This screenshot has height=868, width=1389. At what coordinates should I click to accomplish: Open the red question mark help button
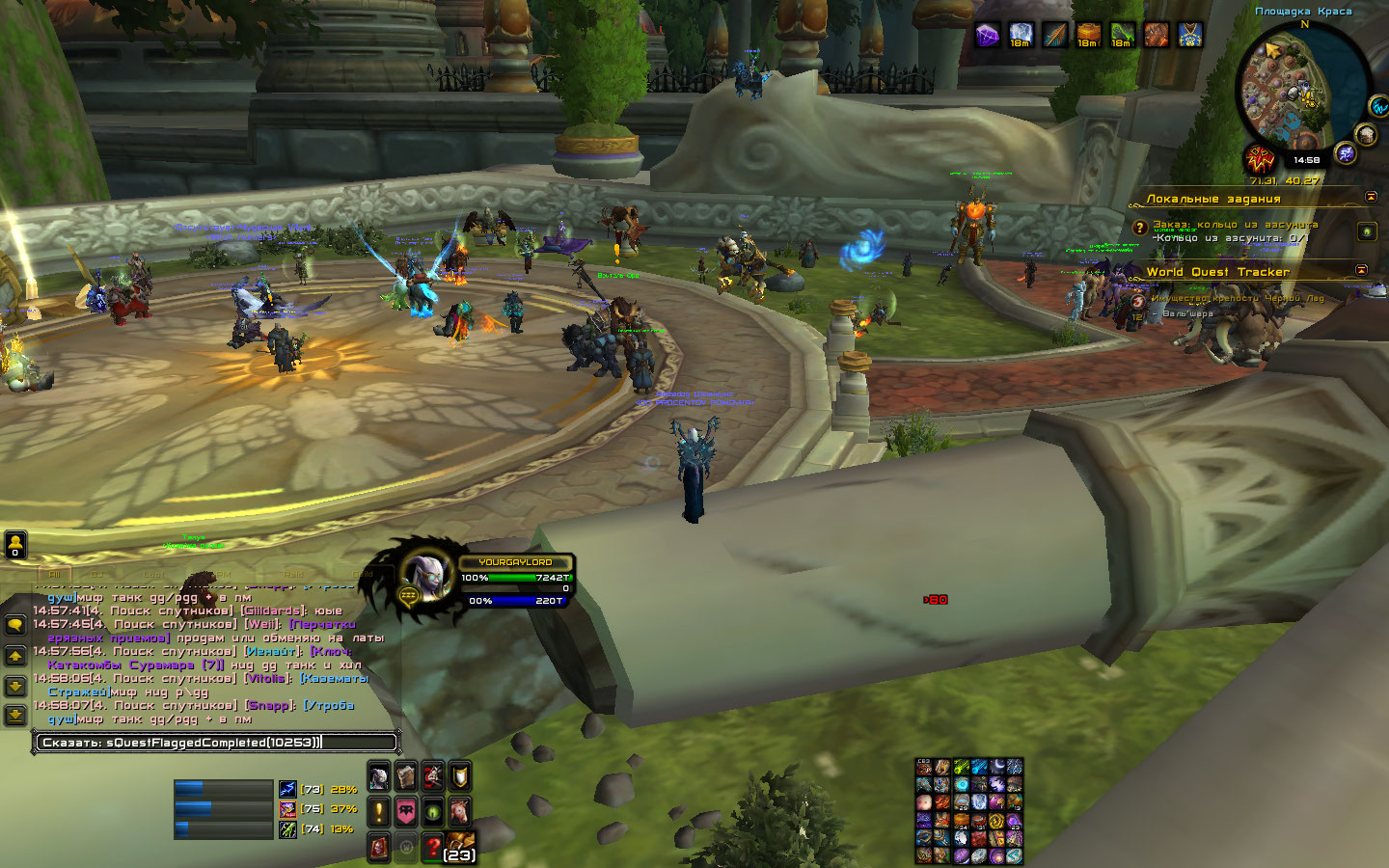coord(433,847)
